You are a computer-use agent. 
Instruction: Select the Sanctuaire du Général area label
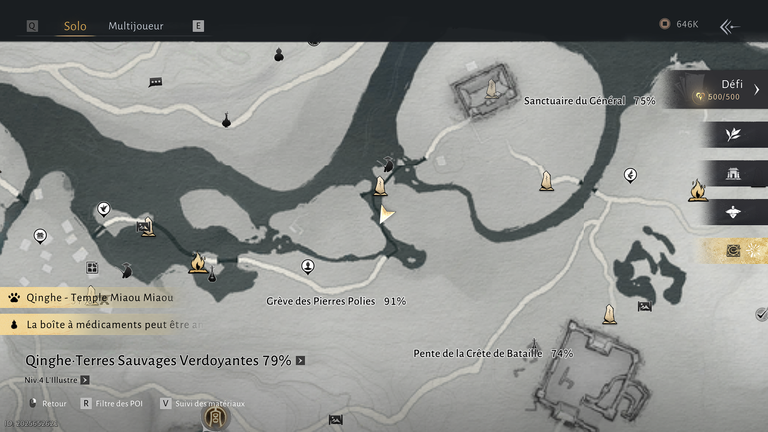[589, 101]
